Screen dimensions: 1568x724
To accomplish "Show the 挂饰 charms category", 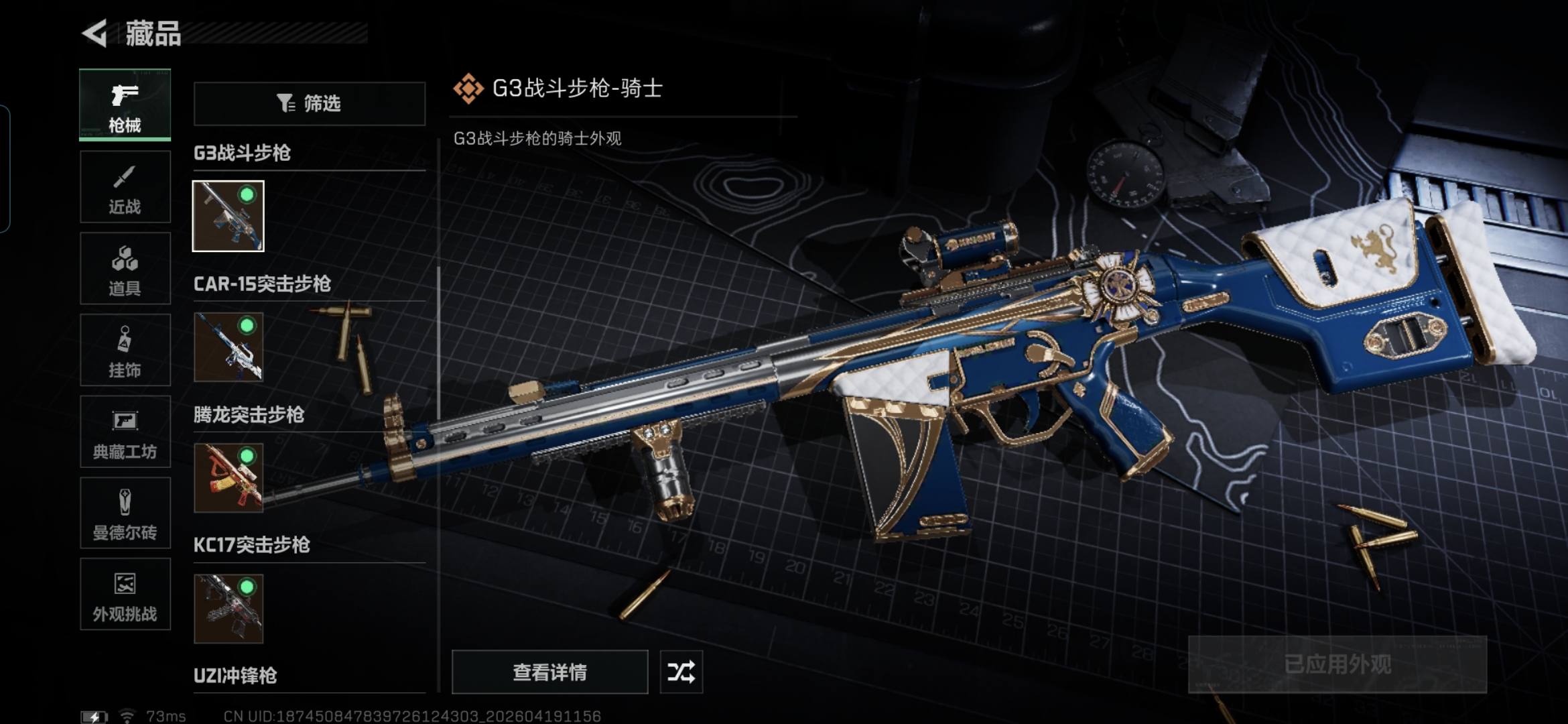I will pos(125,350).
